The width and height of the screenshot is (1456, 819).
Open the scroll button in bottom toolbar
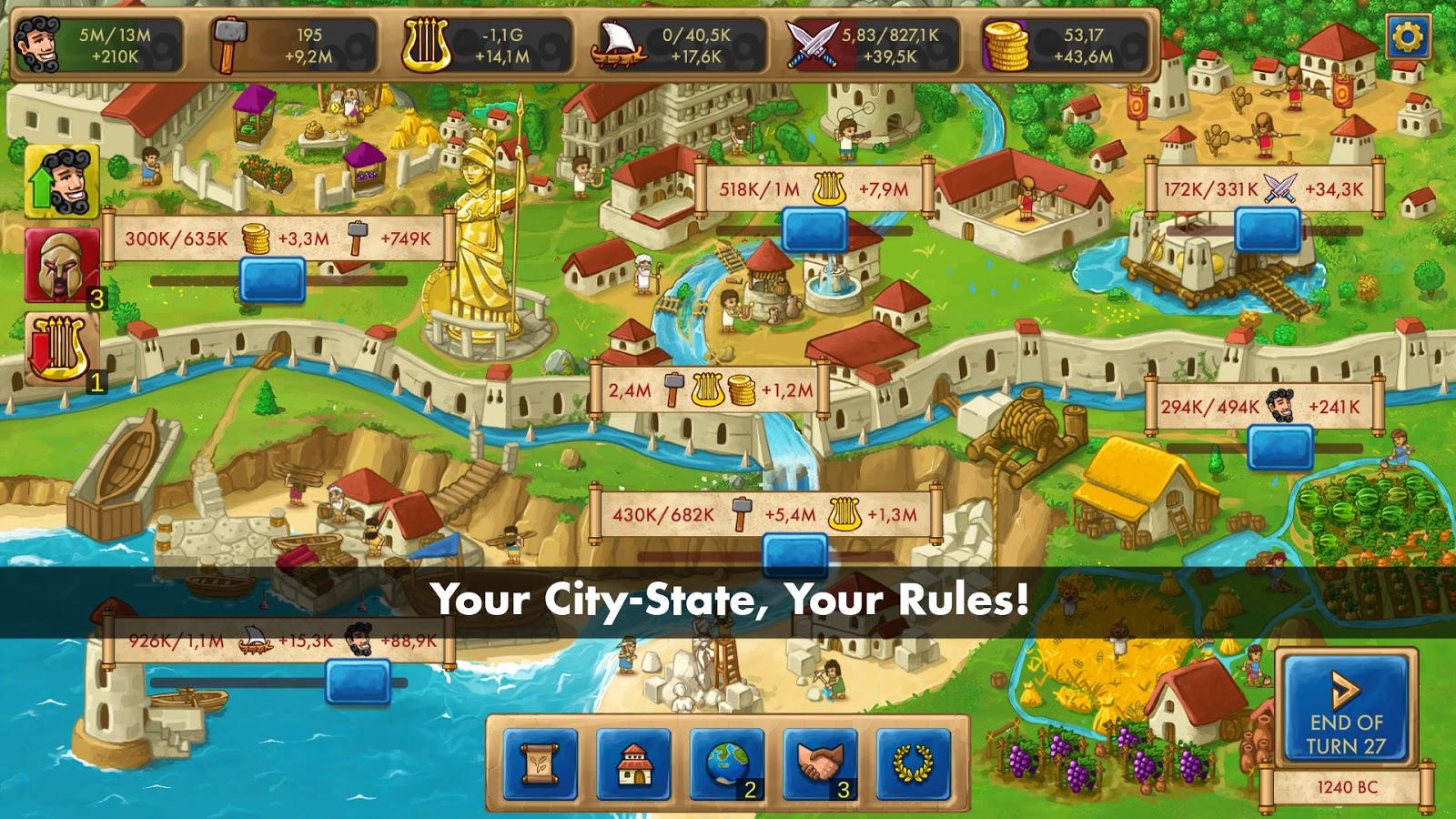540,763
